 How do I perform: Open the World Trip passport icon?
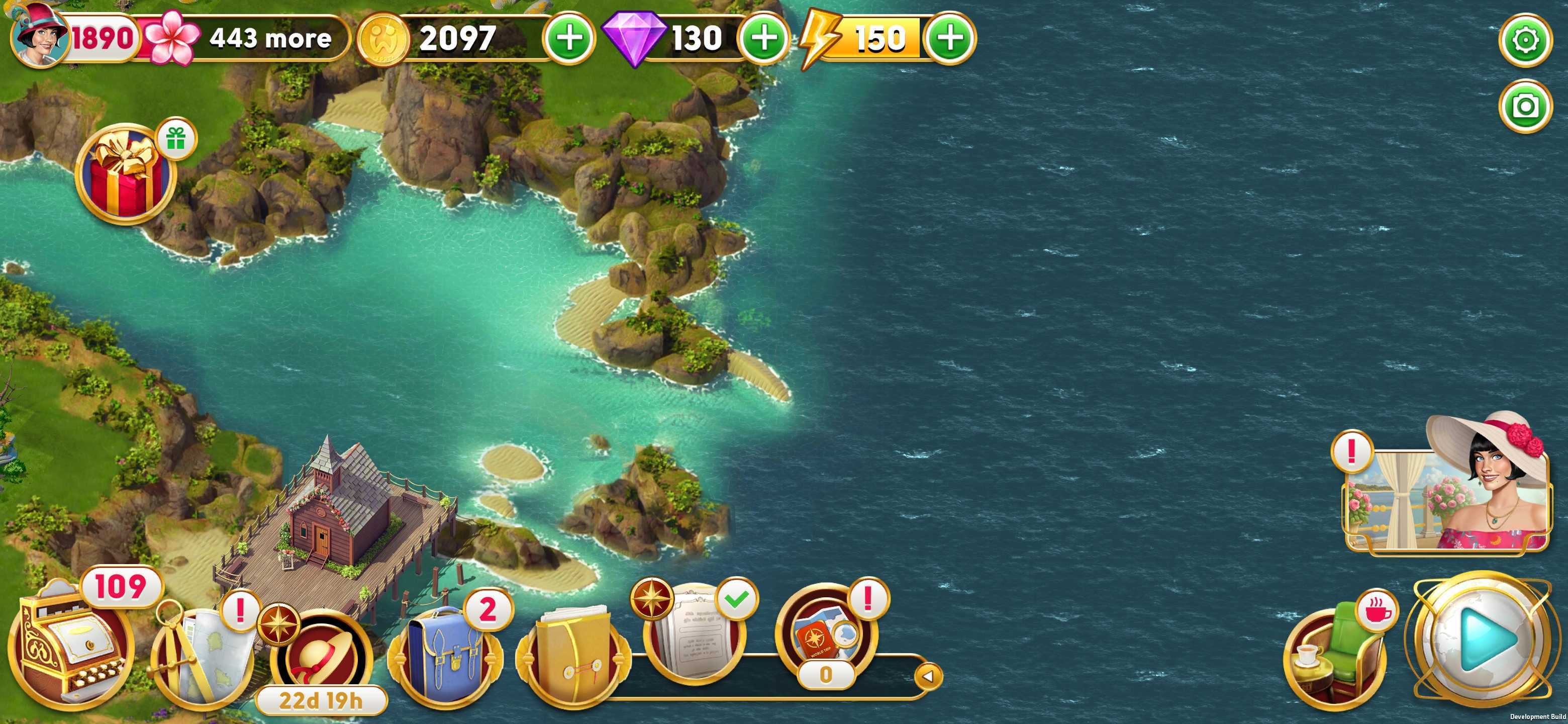point(825,637)
